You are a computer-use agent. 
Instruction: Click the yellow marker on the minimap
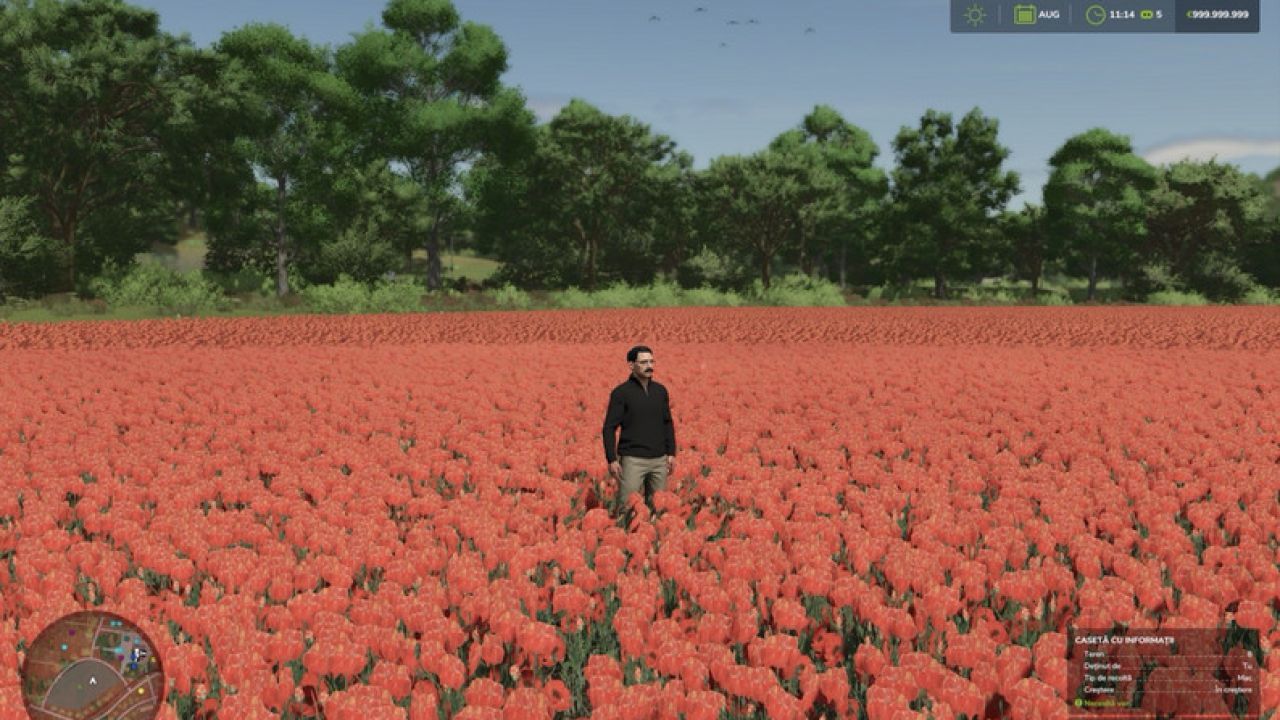[141, 690]
